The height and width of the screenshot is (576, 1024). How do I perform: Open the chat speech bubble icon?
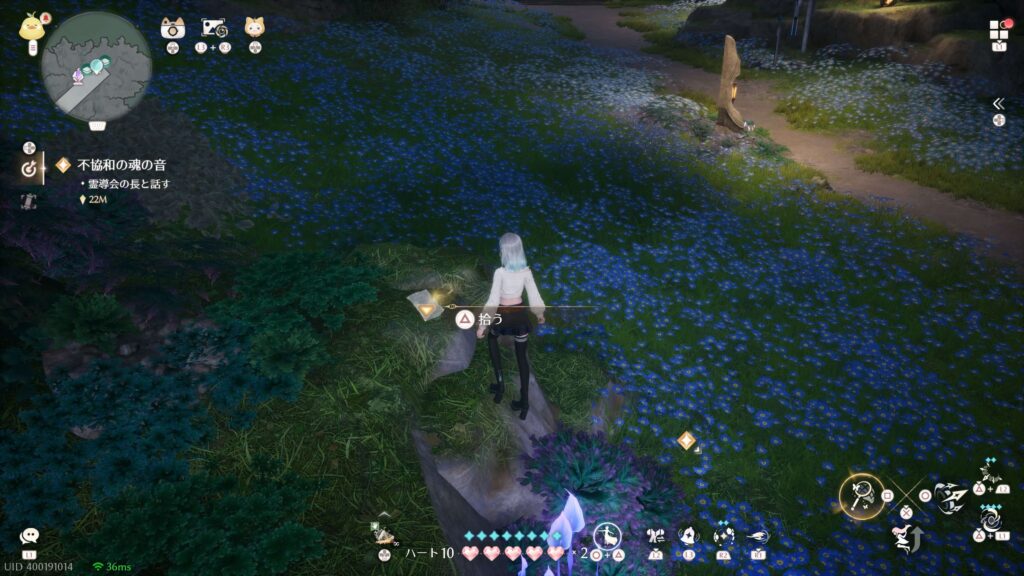pos(29,537)
